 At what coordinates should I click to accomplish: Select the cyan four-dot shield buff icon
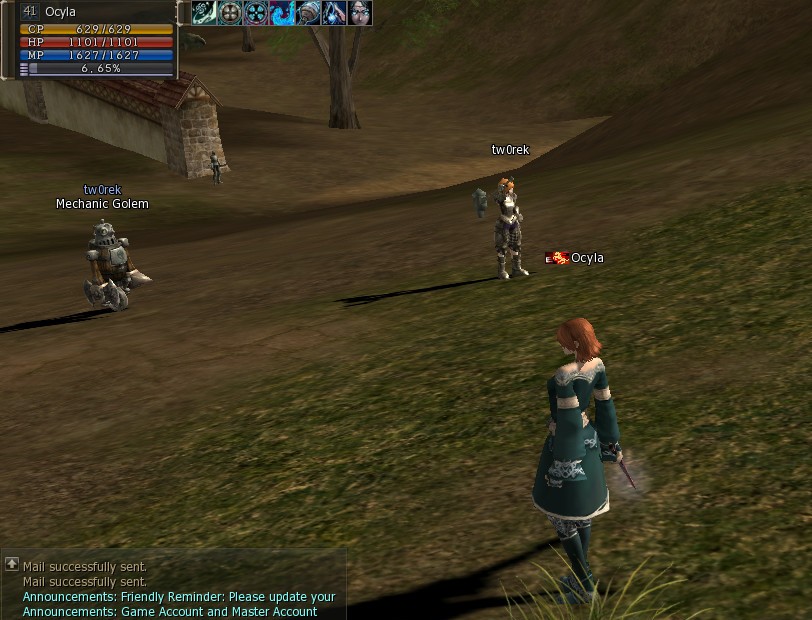(256, 13)
